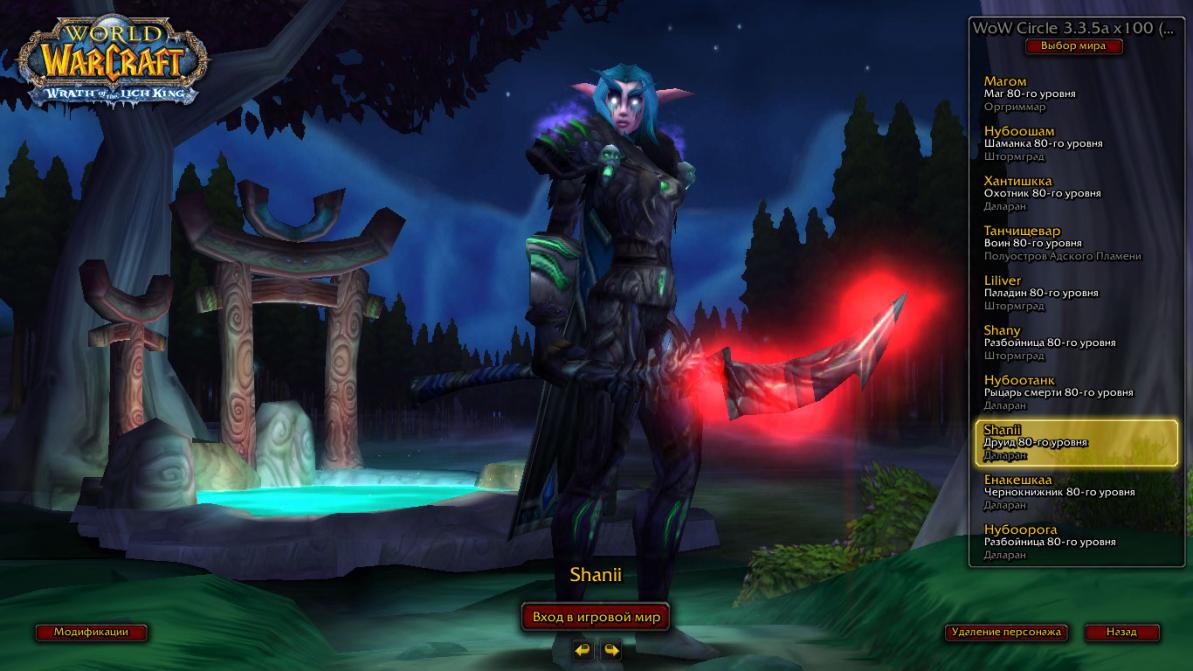Viewport: 1193px width, 671px height.
Task: Go back with the Назад button
Action: point(1121,632)
